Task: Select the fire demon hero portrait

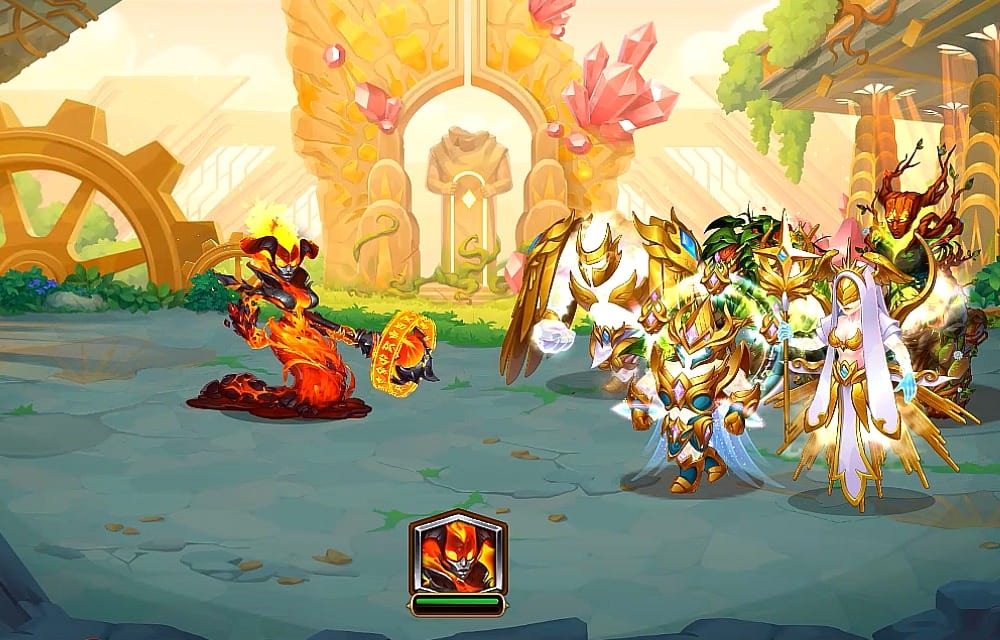Action: click(x=457, y=553)
